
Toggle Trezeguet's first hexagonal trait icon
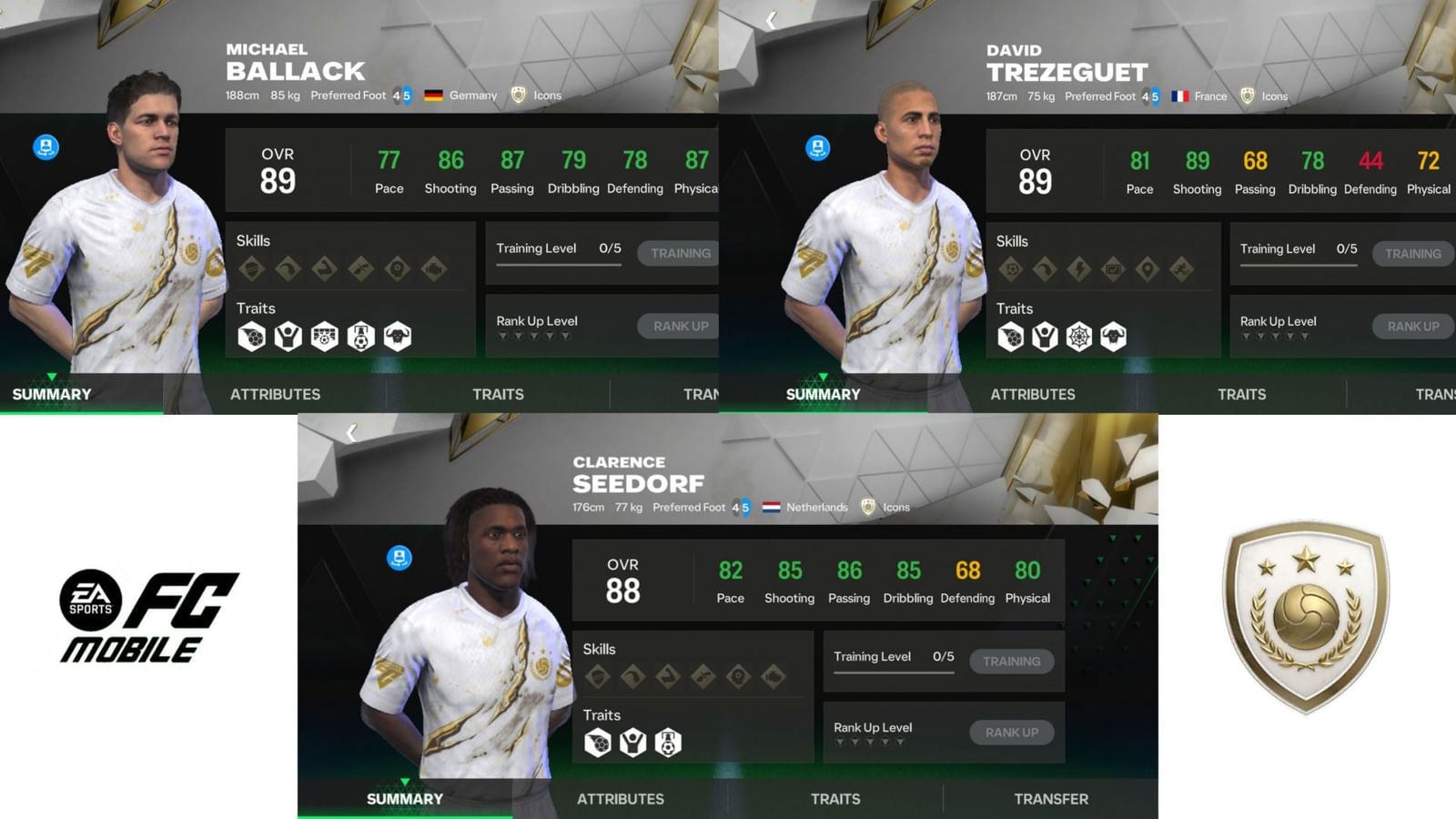coord(1011,337)
